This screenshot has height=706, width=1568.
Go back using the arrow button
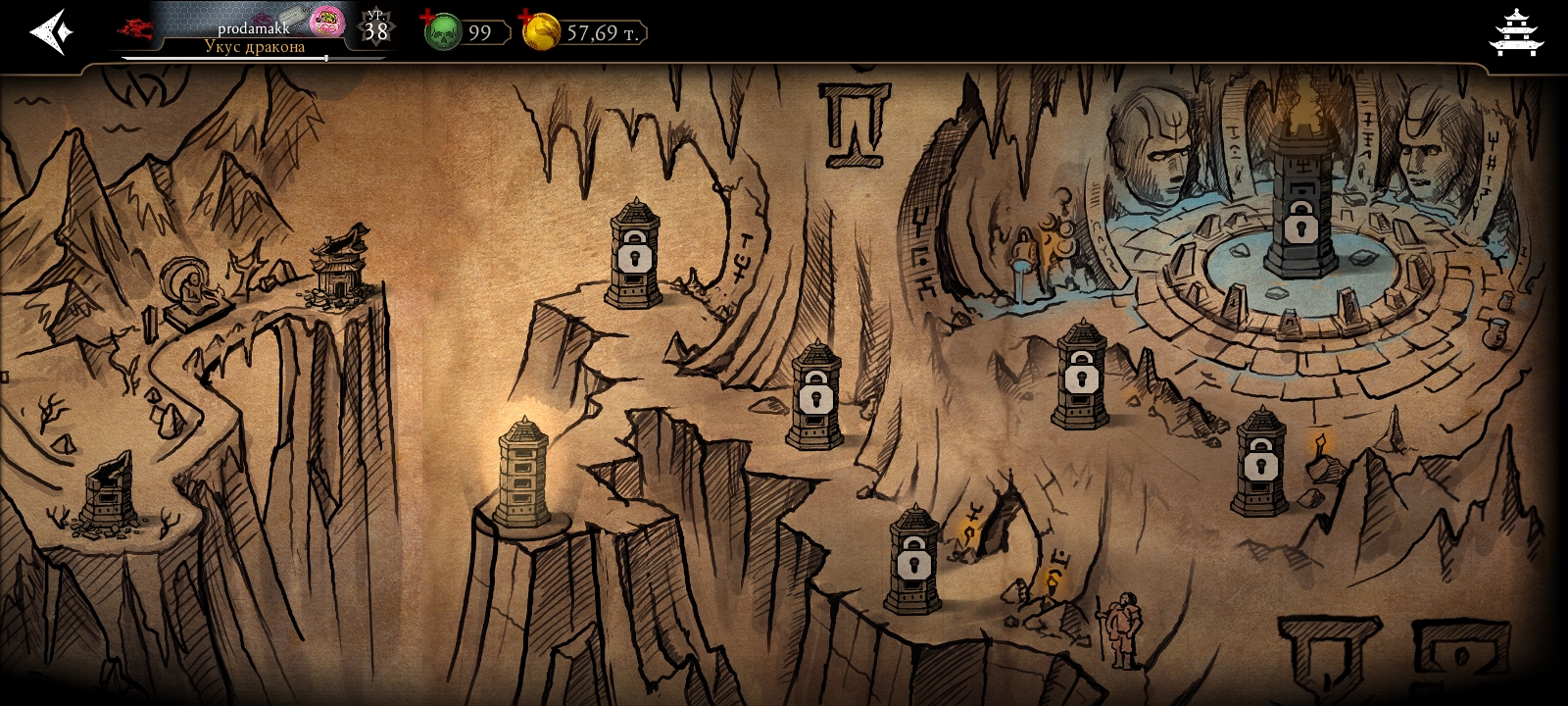pyautogui.click(x=51, y=32)
